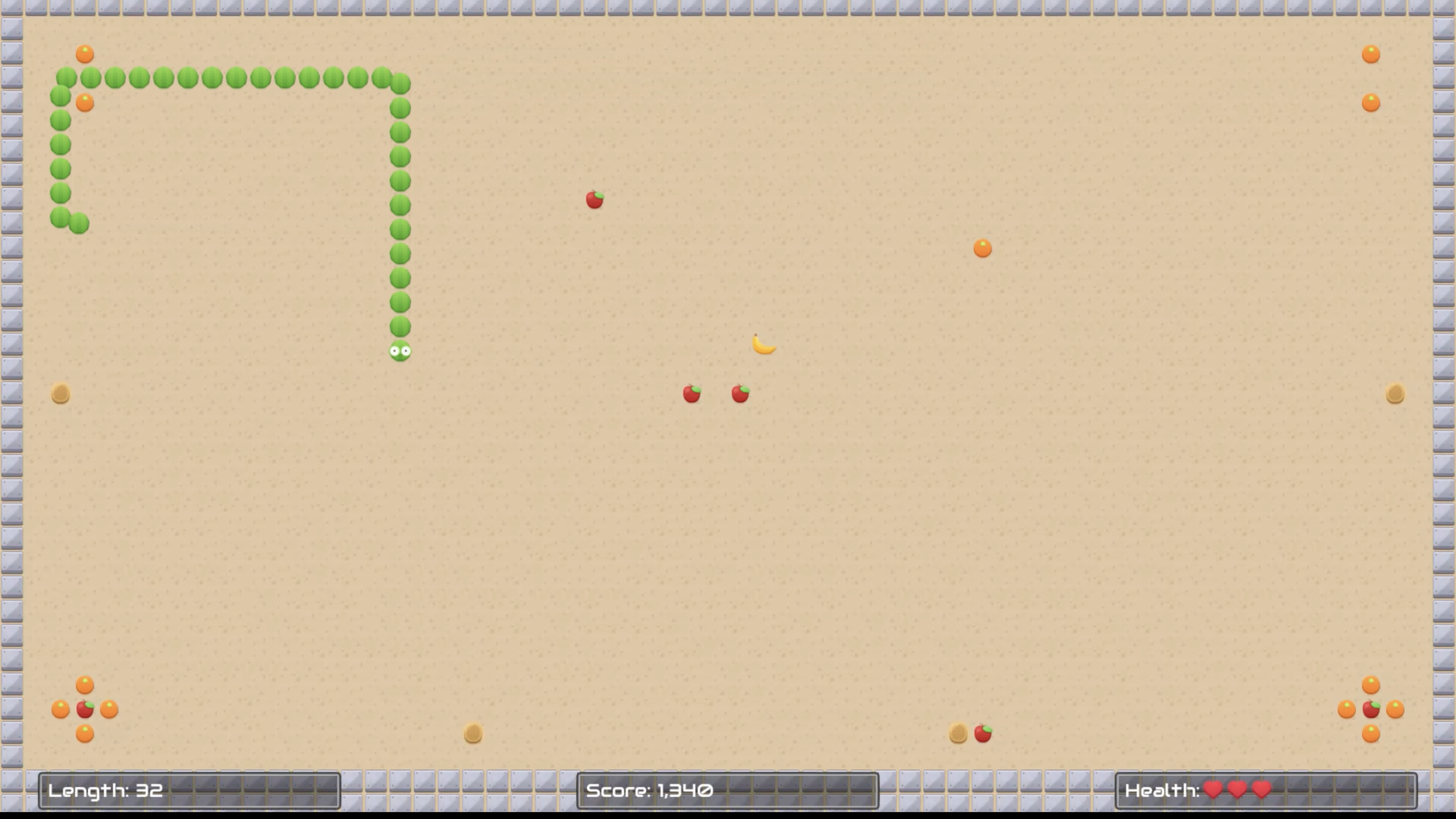Click the coconut at the bottom center
The image size is (1456, 819).
tap(472, 733)
